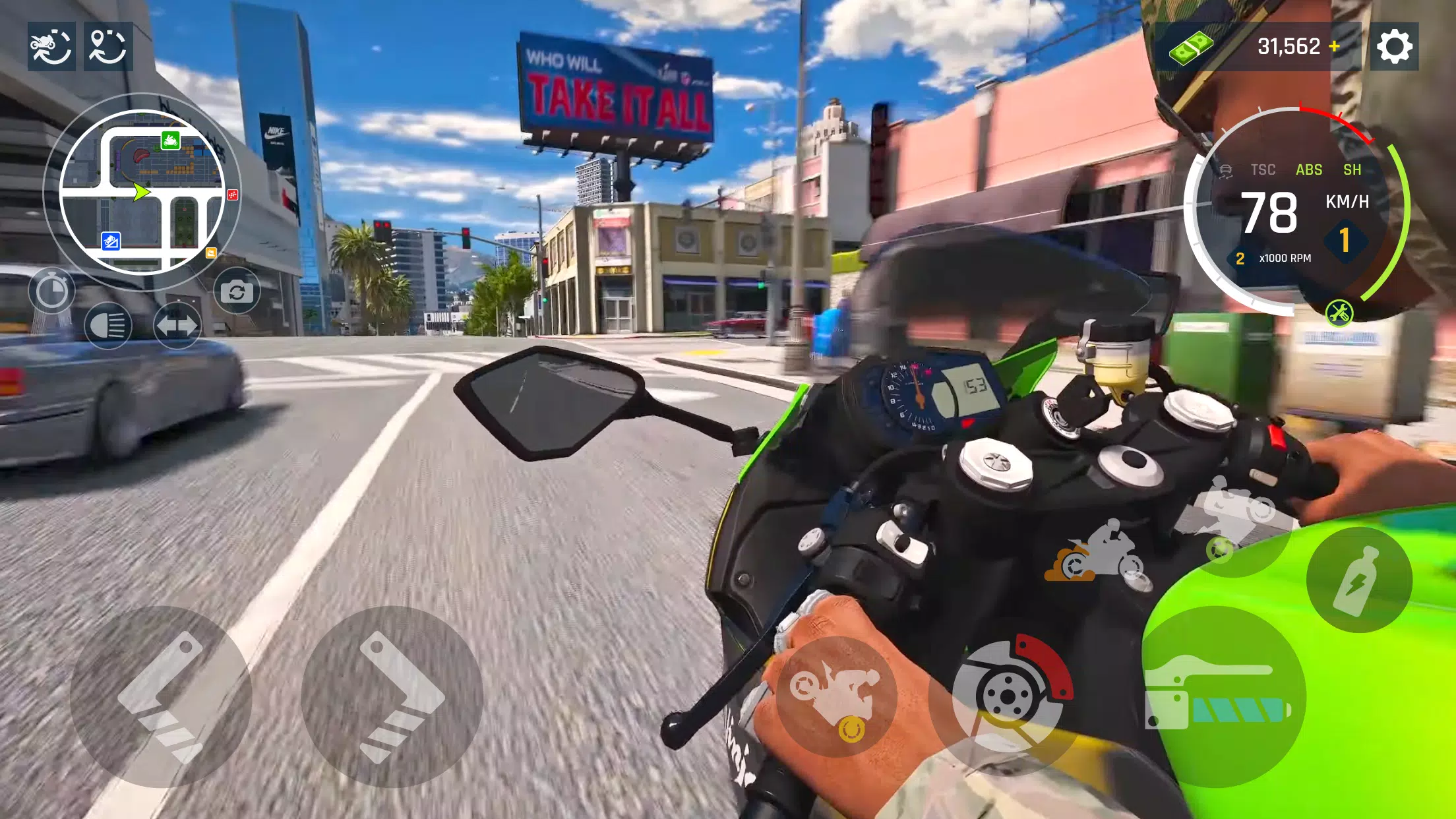The height and width of the screenshot is (819, 1456).
Task: Tap the blue ramp marker on the minimap
Action: [111, 241]
